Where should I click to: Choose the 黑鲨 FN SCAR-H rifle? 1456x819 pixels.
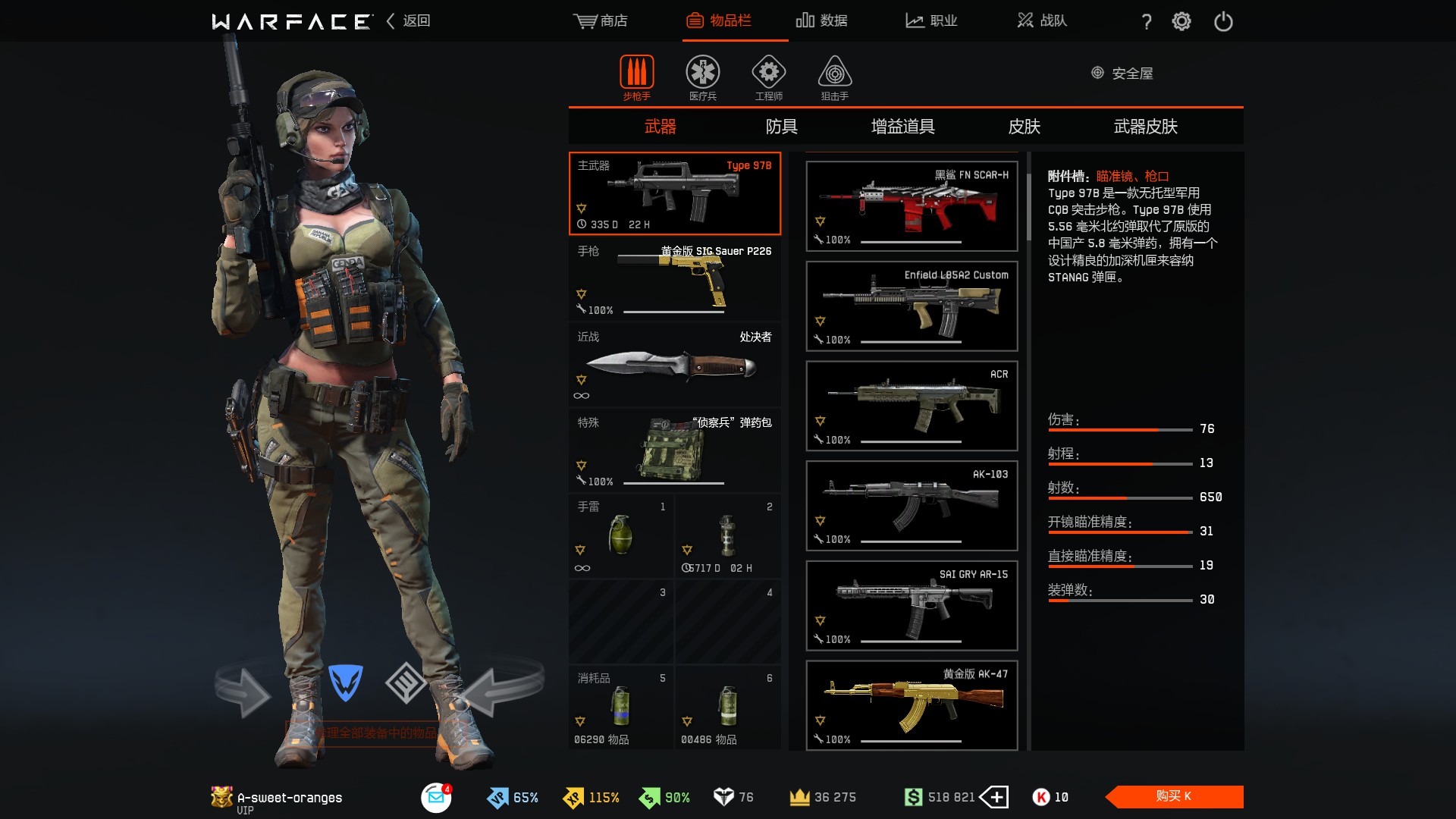(x=912, y=206)
